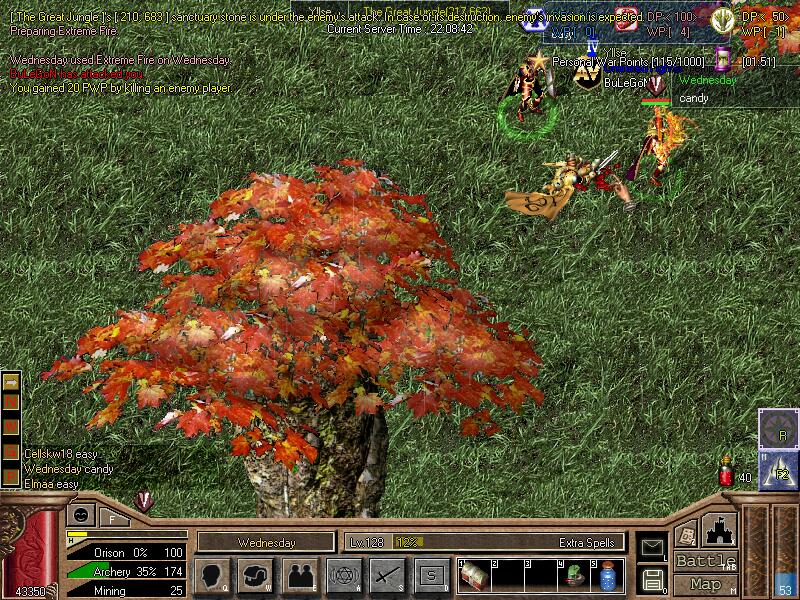Screen dimensions: 800x600
Task: Activate the F2 skill icon
Action: [778, 470]
